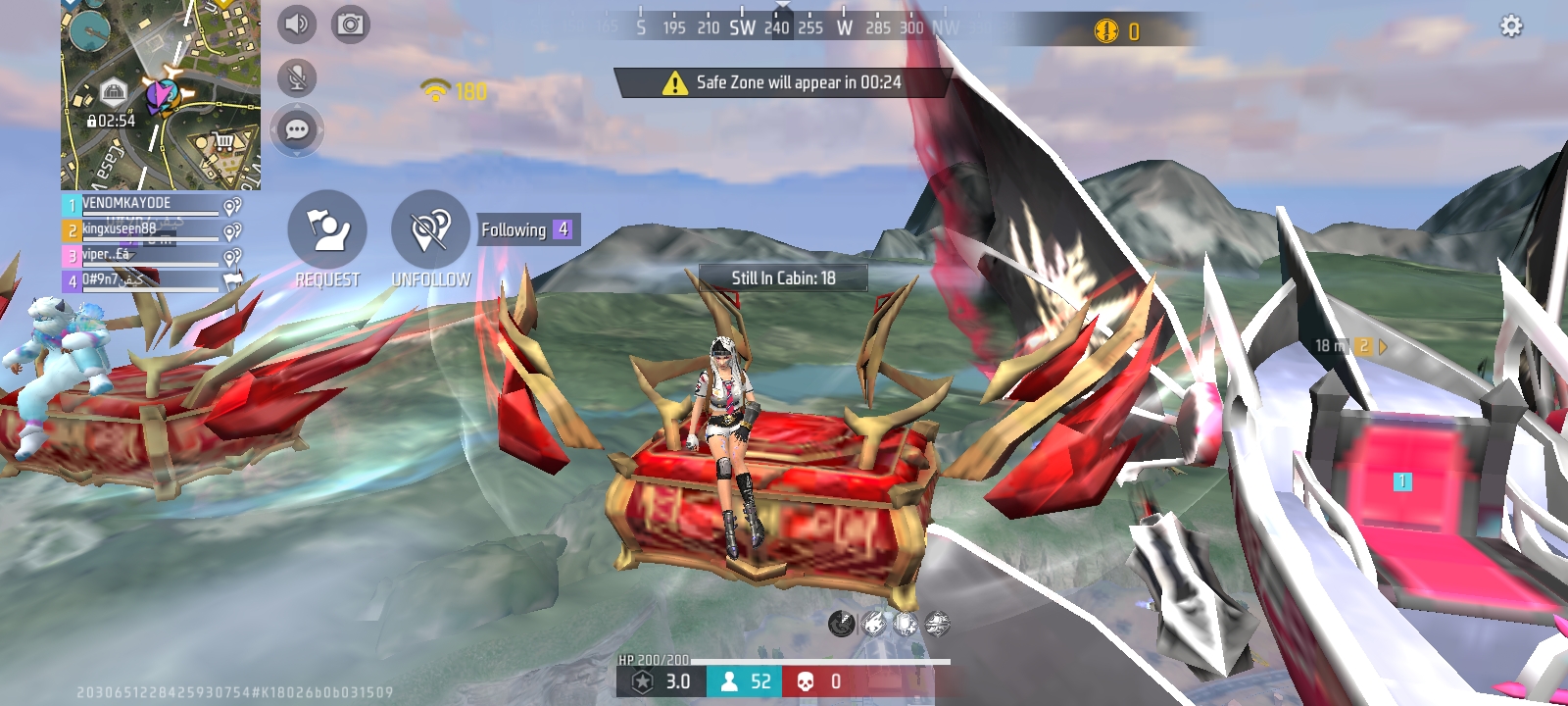Select teammate kingxuseen88 in squad list

click(x=147, y=230)
